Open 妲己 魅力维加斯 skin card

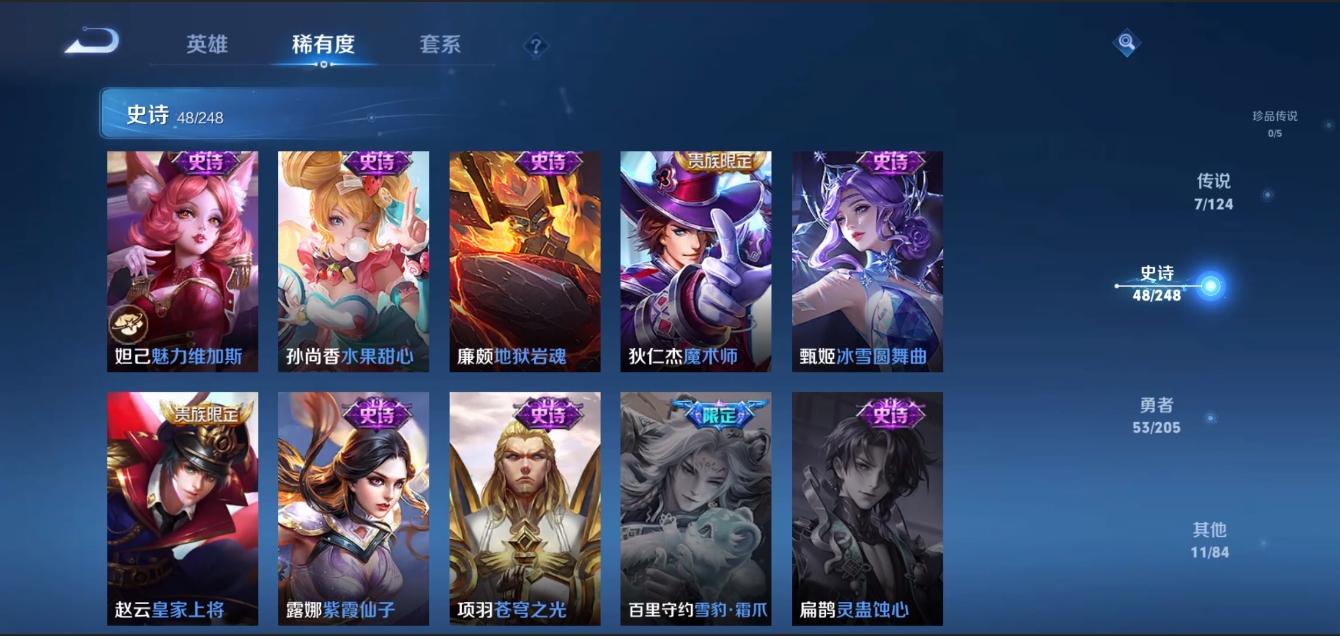pyautogui.click(x=182, y=262)
